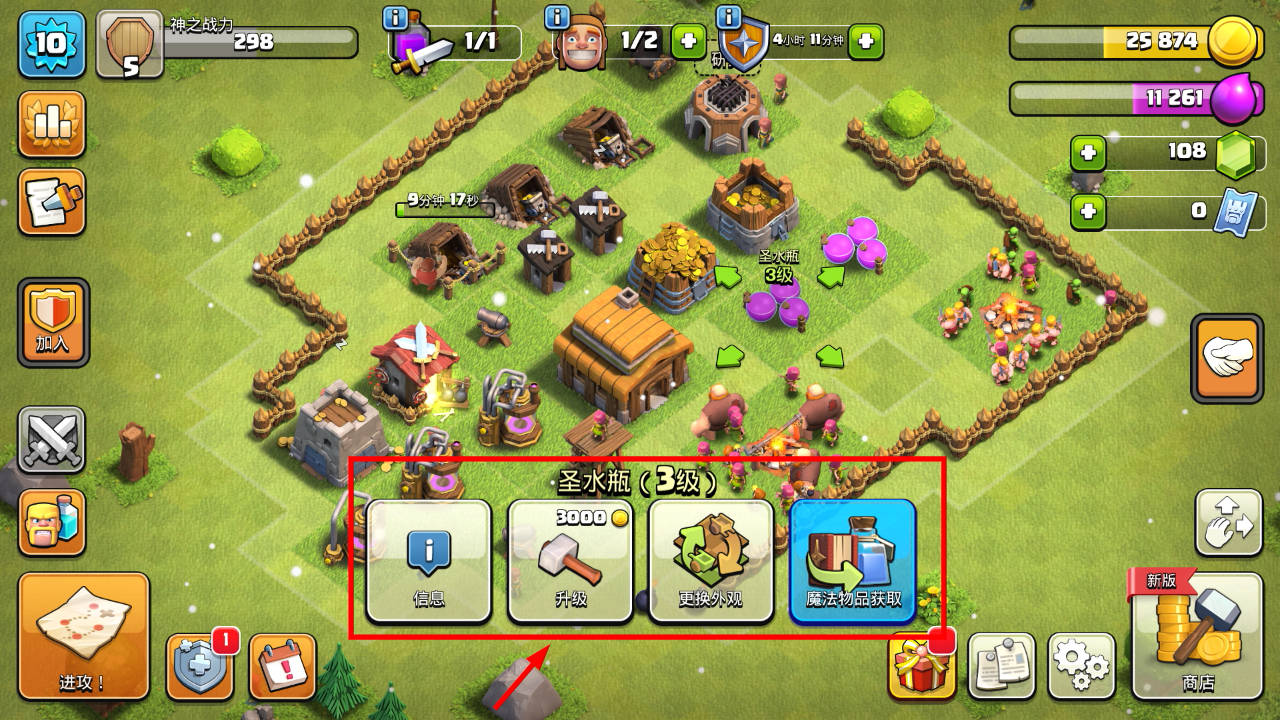Viewport: 1280px width, 720px height.
Task: Choose the 更换外观 change appearance button
Action: [711, 561]
